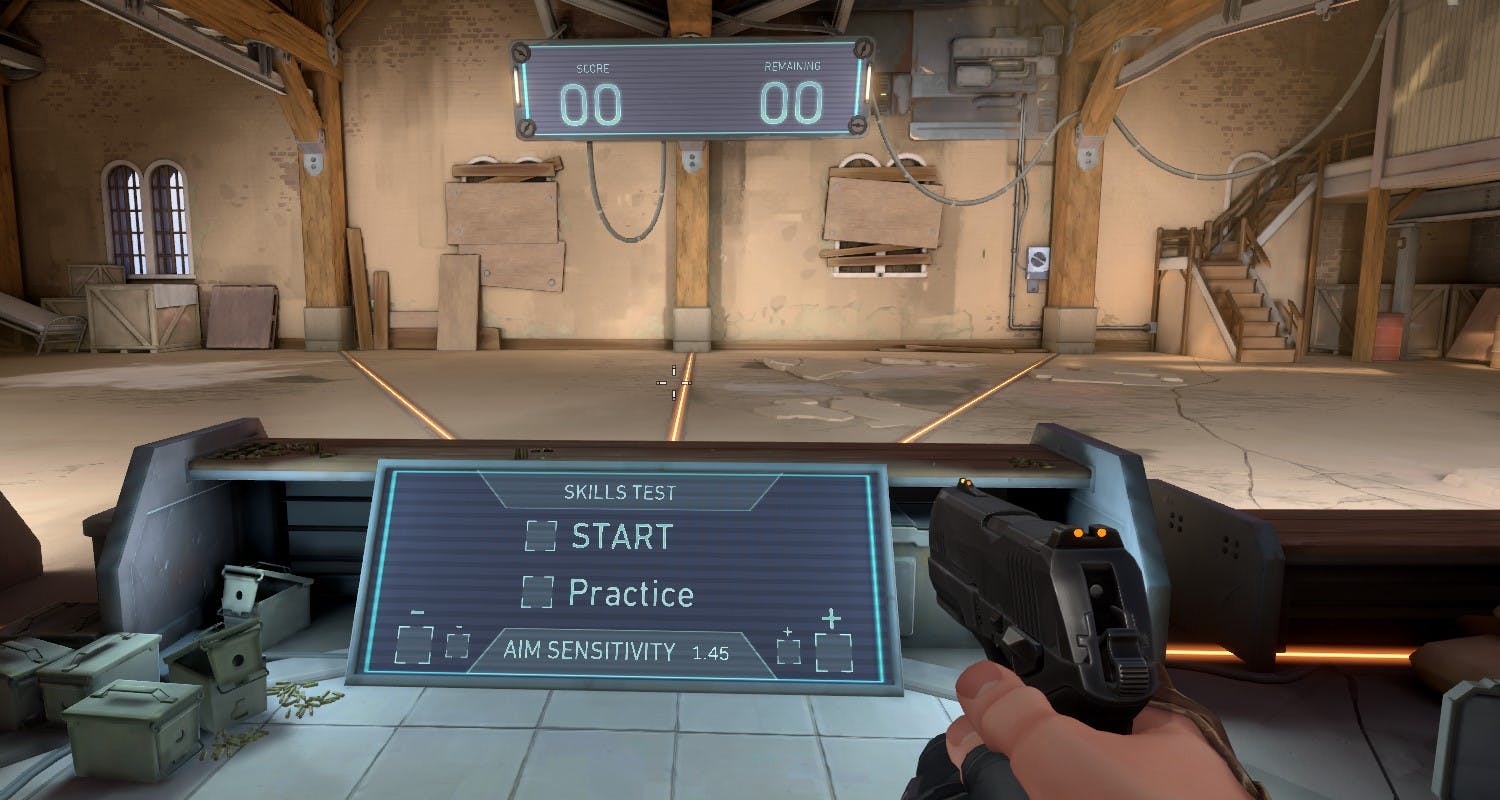Toggle the START target square
1500x800 pixels.
pyautogui.click(x=541, y=537)
